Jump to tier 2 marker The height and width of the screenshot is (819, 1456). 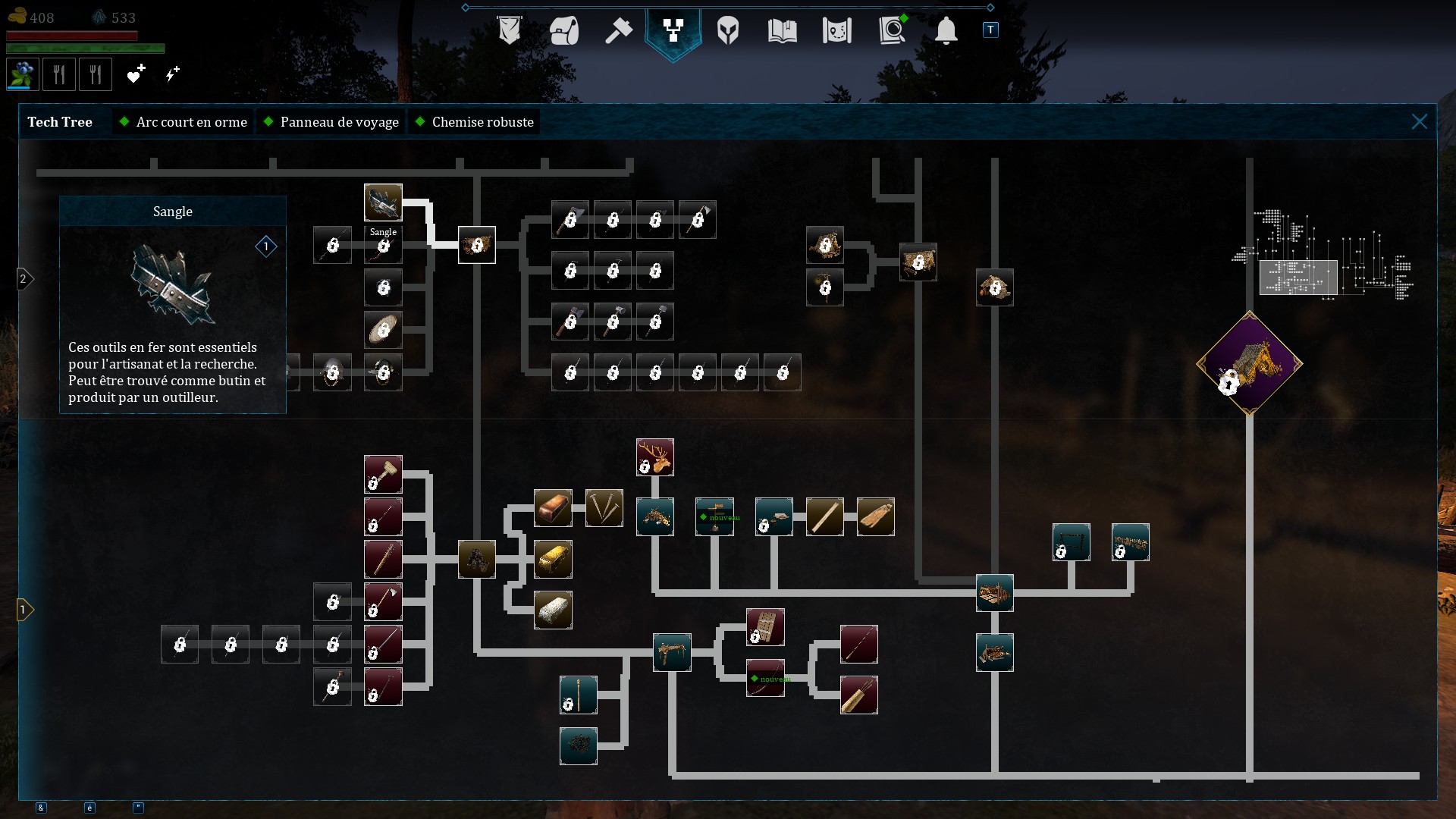tap(24, 279)
